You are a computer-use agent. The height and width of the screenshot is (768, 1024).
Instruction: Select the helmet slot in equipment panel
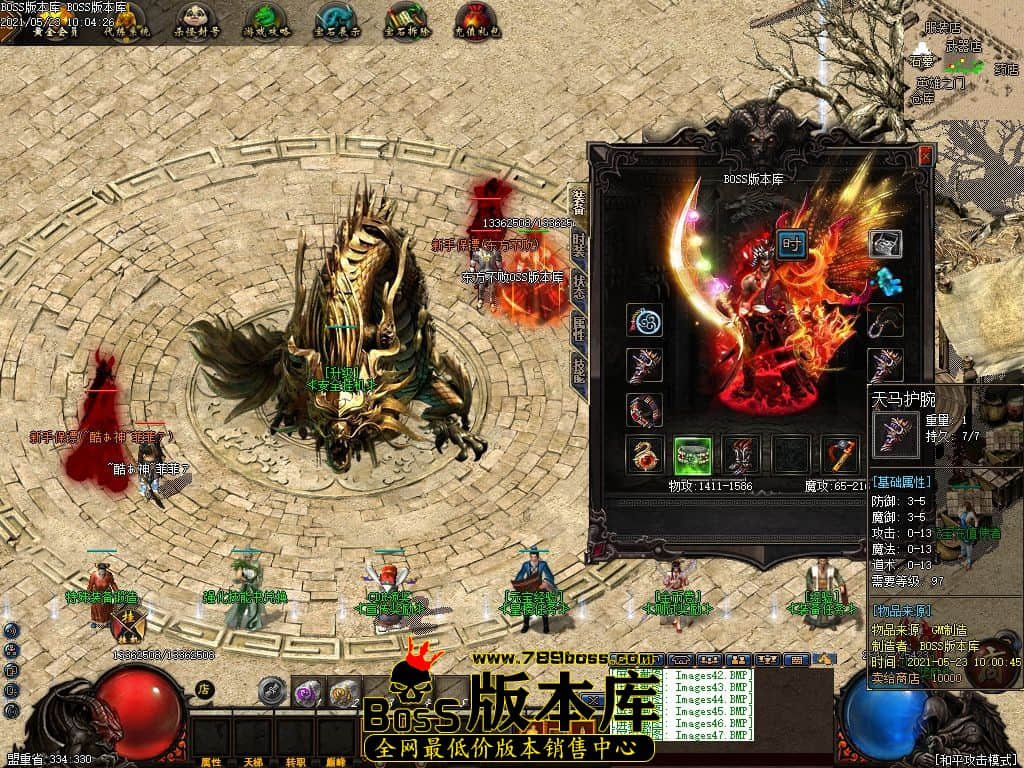[x=885, y=243]
